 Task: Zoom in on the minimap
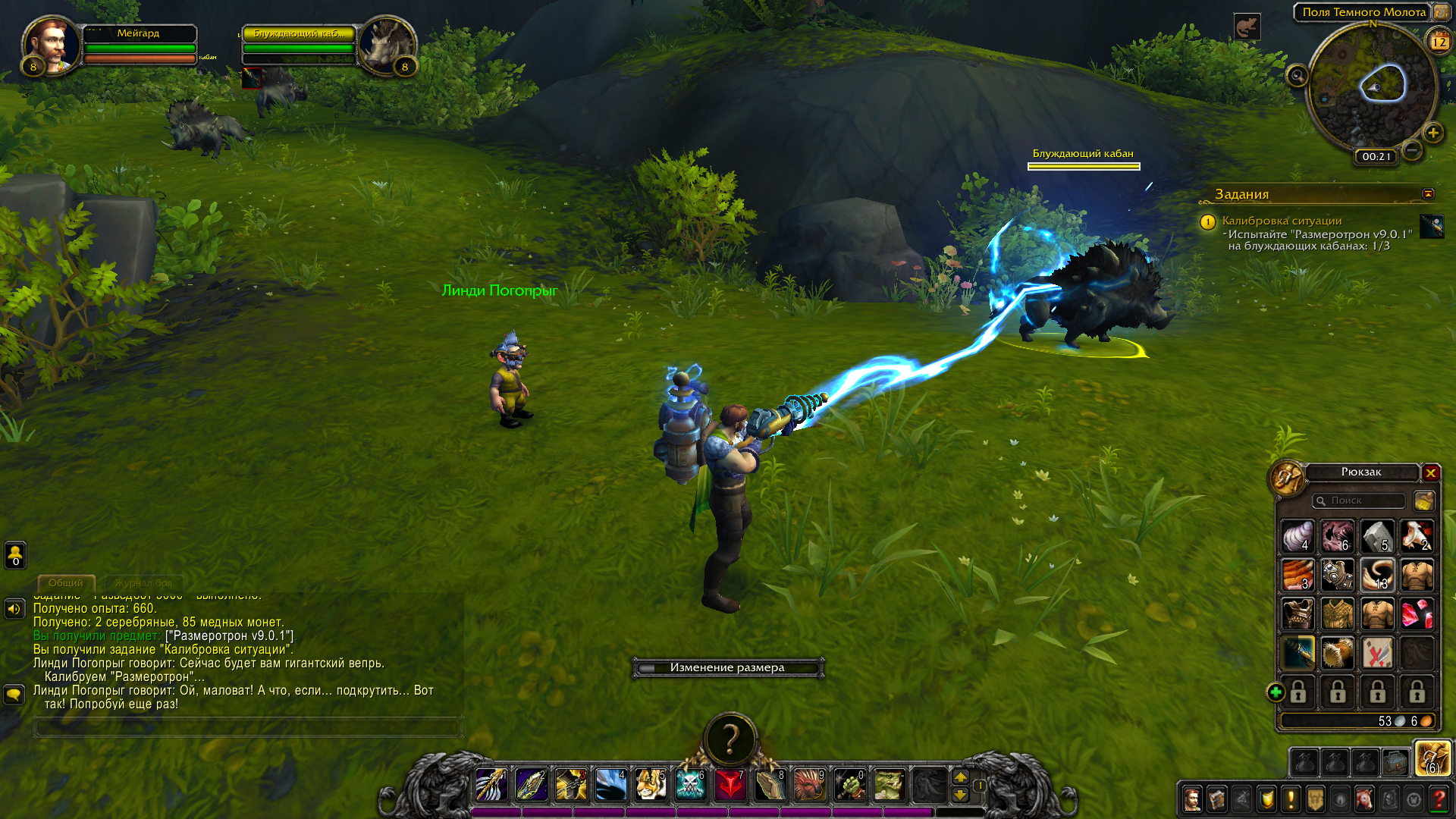pyautogui.click(x=1432, y=133)
